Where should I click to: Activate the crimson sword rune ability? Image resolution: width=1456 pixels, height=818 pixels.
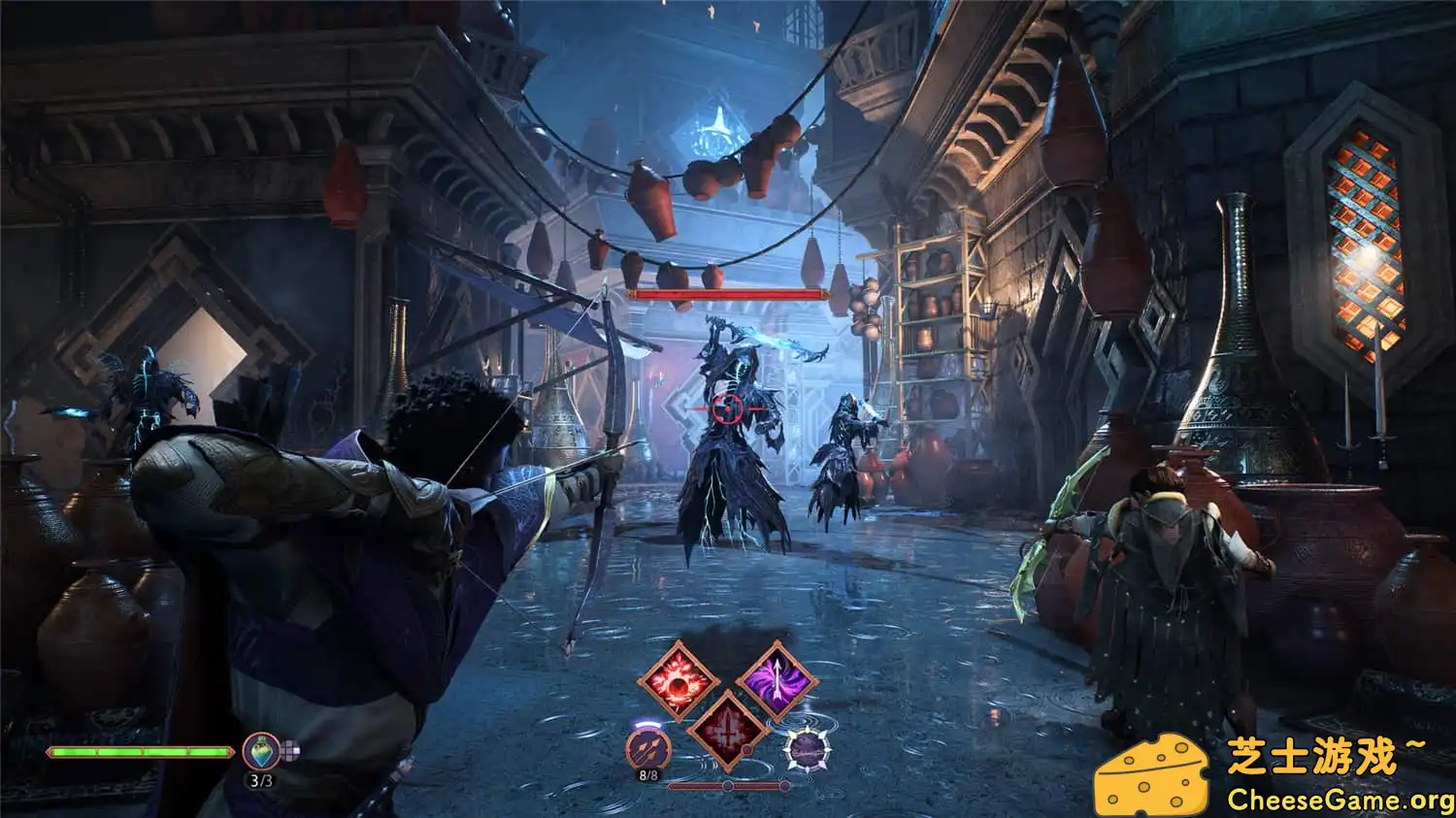click(728, 736)
